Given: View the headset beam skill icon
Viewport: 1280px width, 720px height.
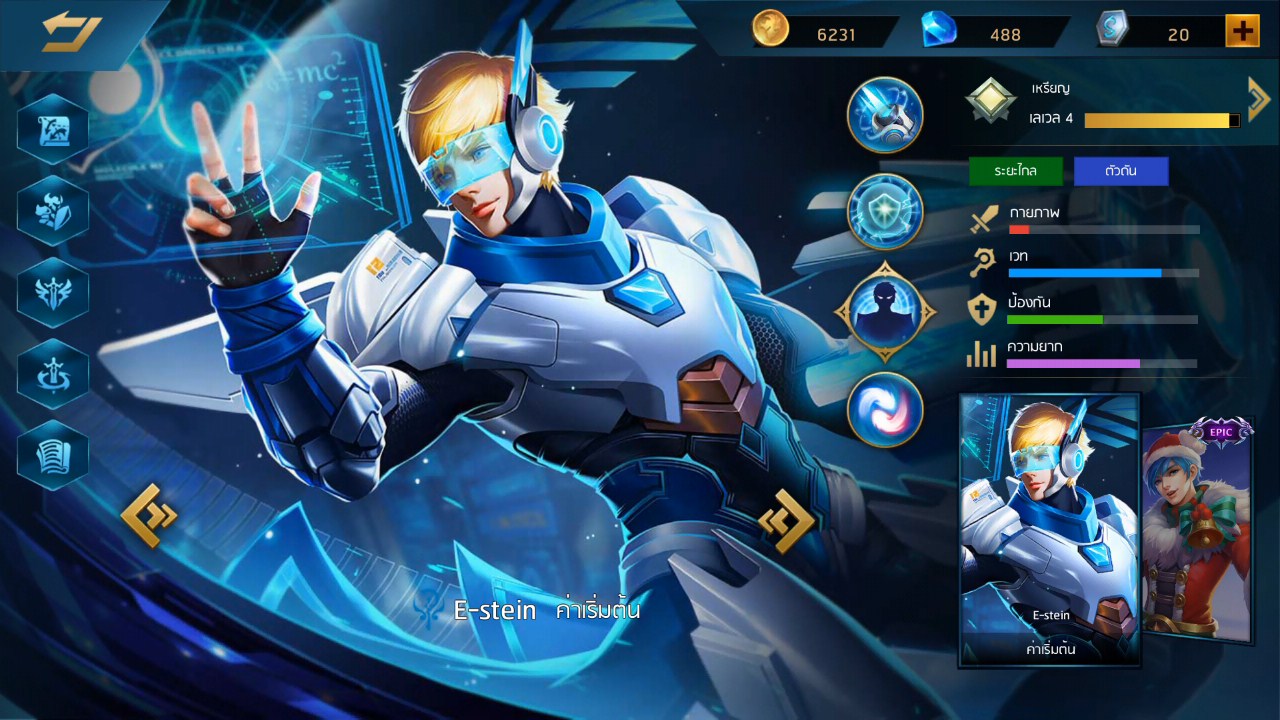Looking at the screenshot, I should [x=885, y=115].
